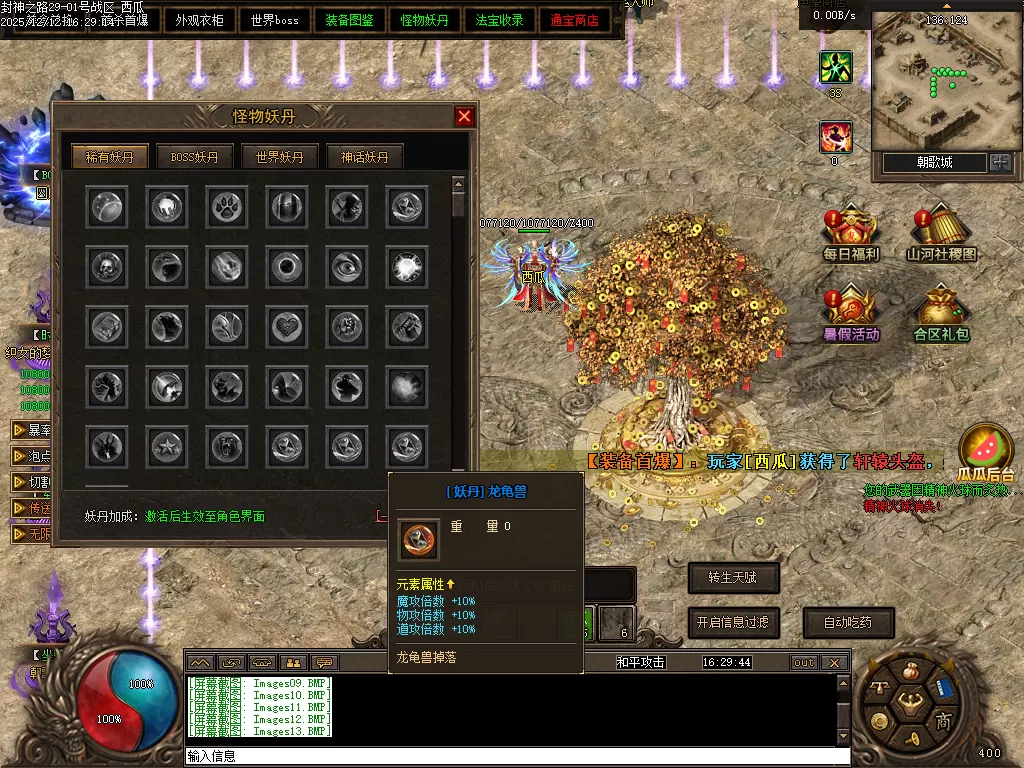
Task: Select the paw print demon pill slot
Action: (225, 207)
